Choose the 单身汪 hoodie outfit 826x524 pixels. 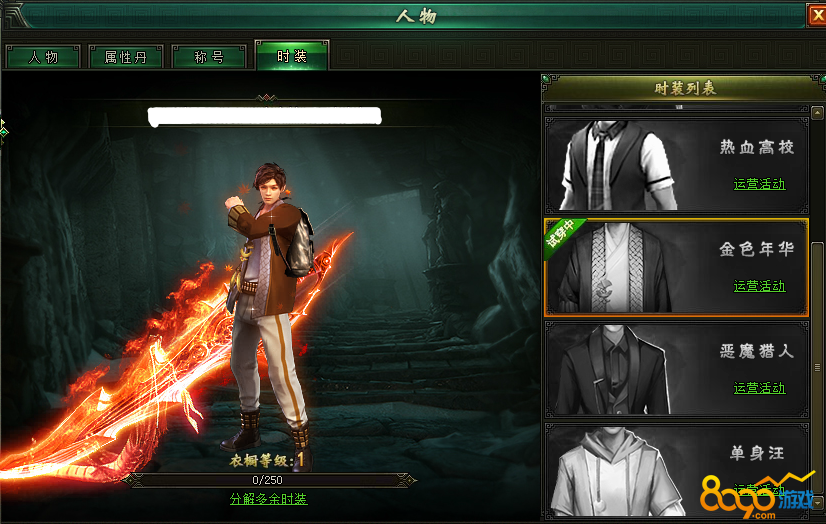(x=674, y=465)
